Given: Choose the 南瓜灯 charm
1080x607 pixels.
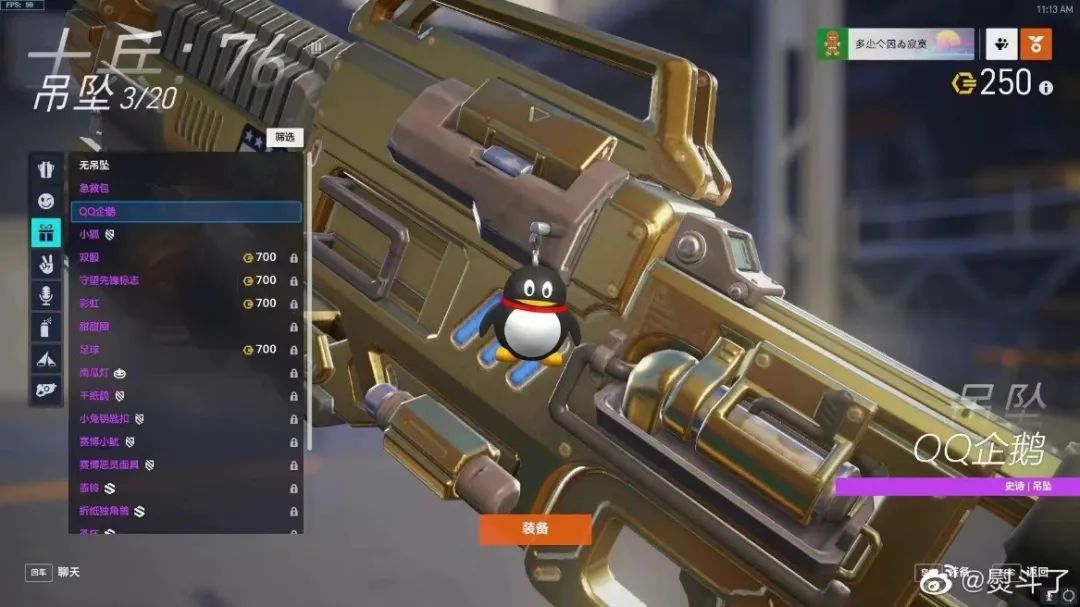Looking at the screenshot, I should pyautogui.click(x=185, y=372).
